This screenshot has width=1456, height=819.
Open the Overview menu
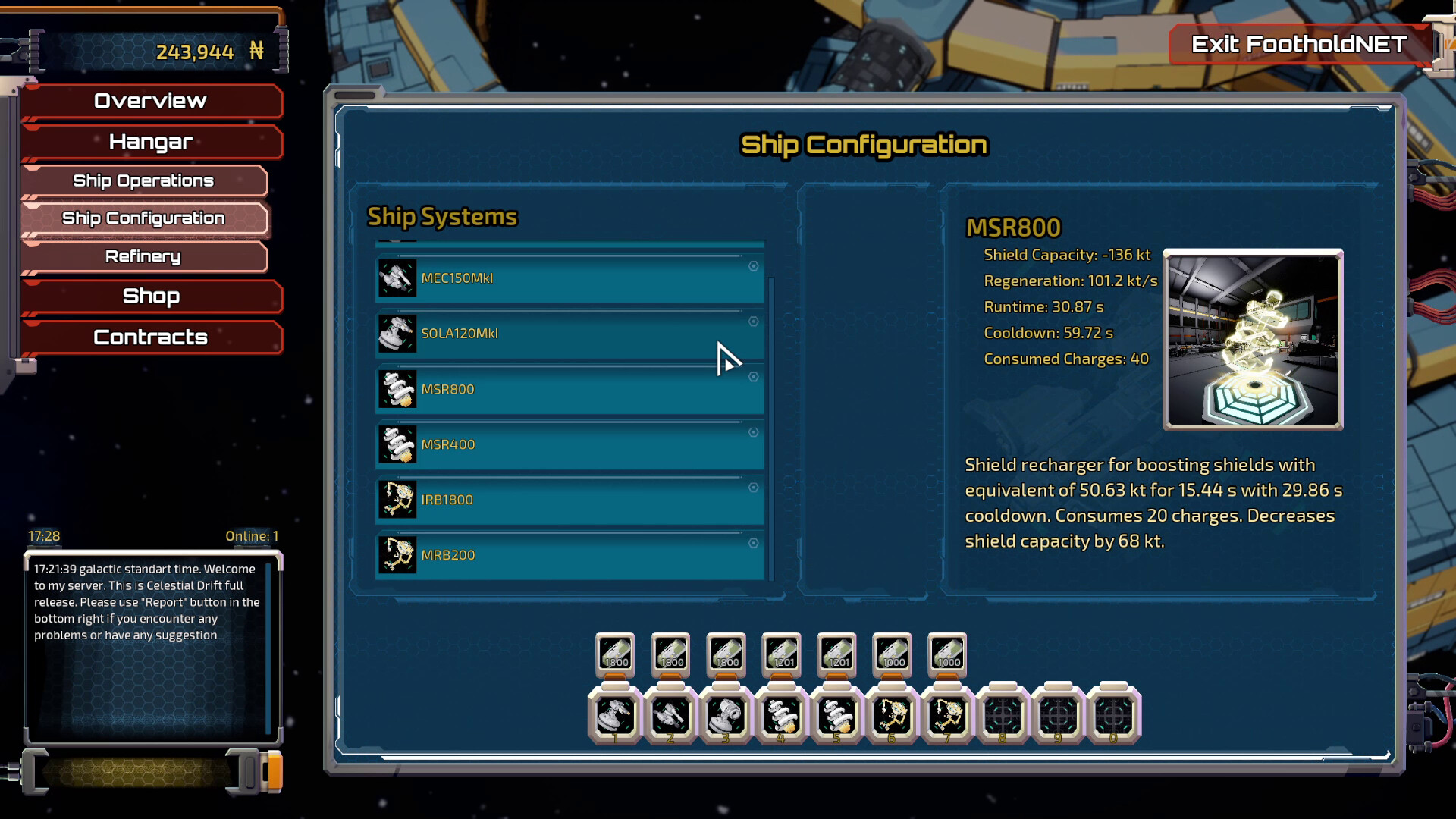[x=150, y=101]
